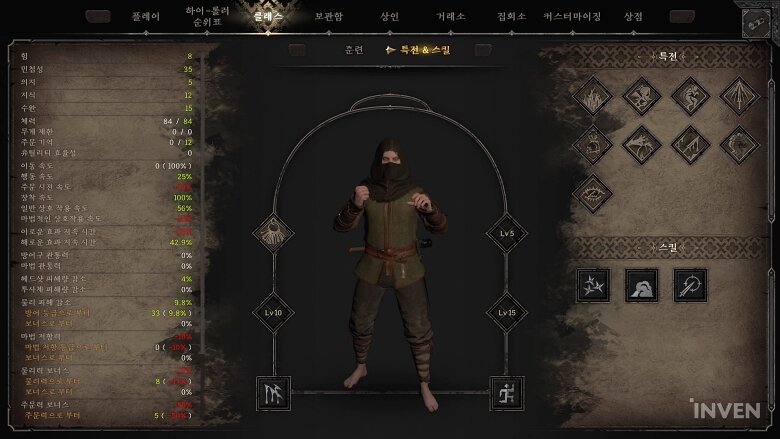Click the locked Lv 10 perk slot

[x=272, y=312]
